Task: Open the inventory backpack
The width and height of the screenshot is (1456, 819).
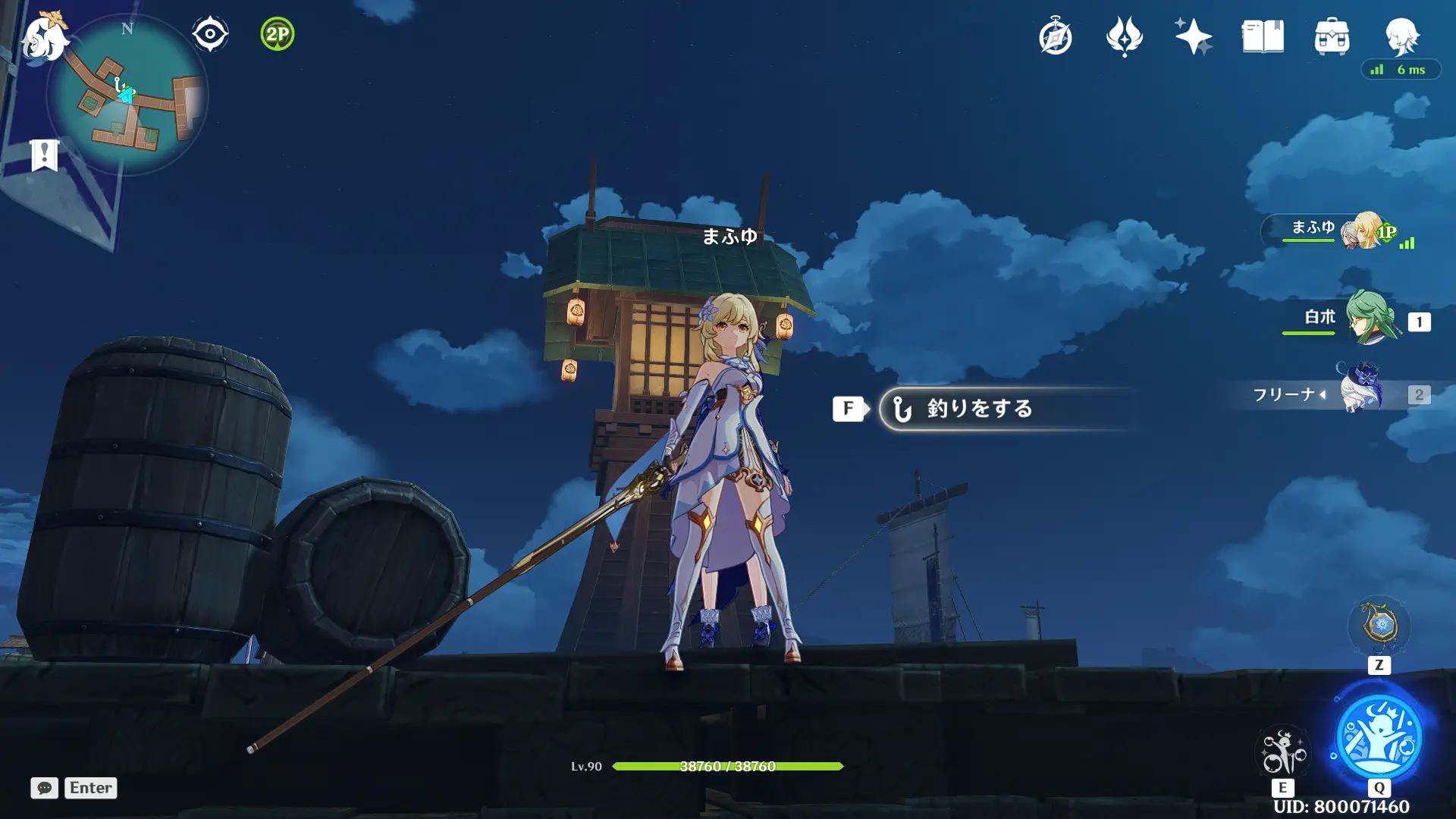Action: [1332, 36]
